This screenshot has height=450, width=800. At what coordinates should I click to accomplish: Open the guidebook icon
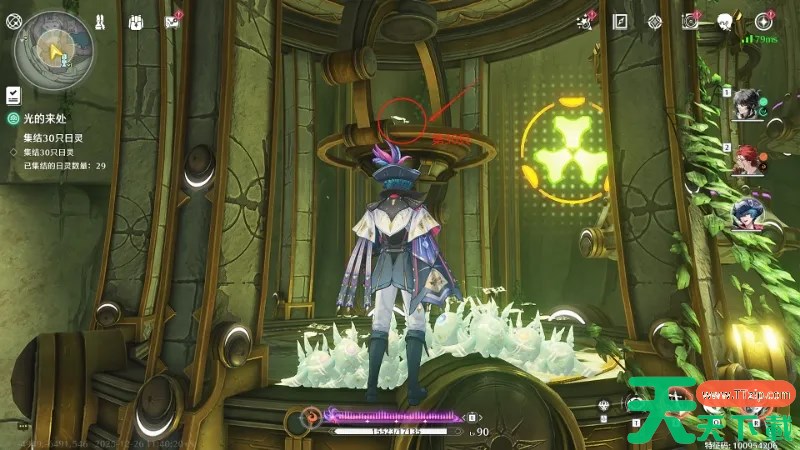click(620, 21)
